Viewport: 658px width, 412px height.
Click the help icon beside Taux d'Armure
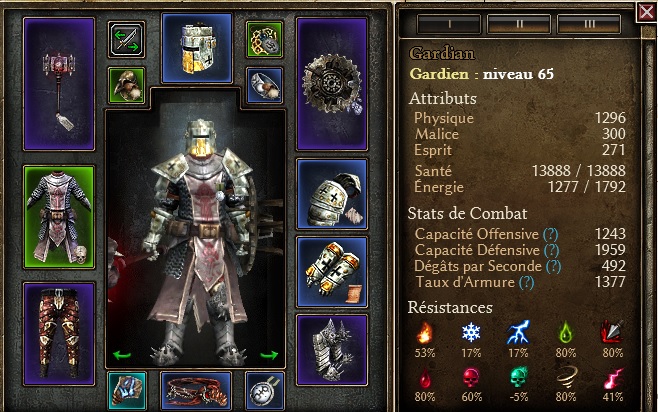(528, 283)
